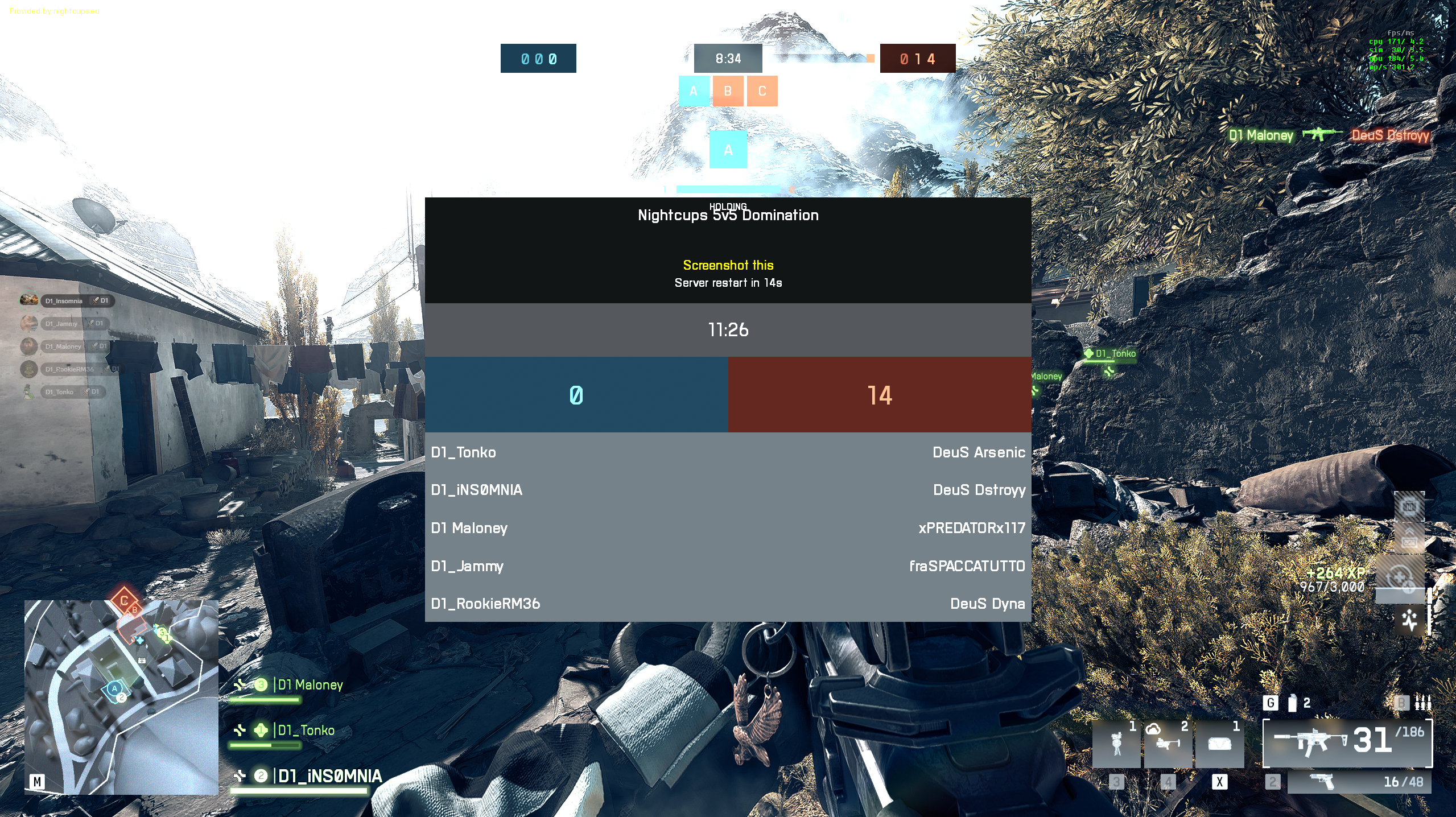Click the heartbeat trait icon

(x=1409, y=620)
